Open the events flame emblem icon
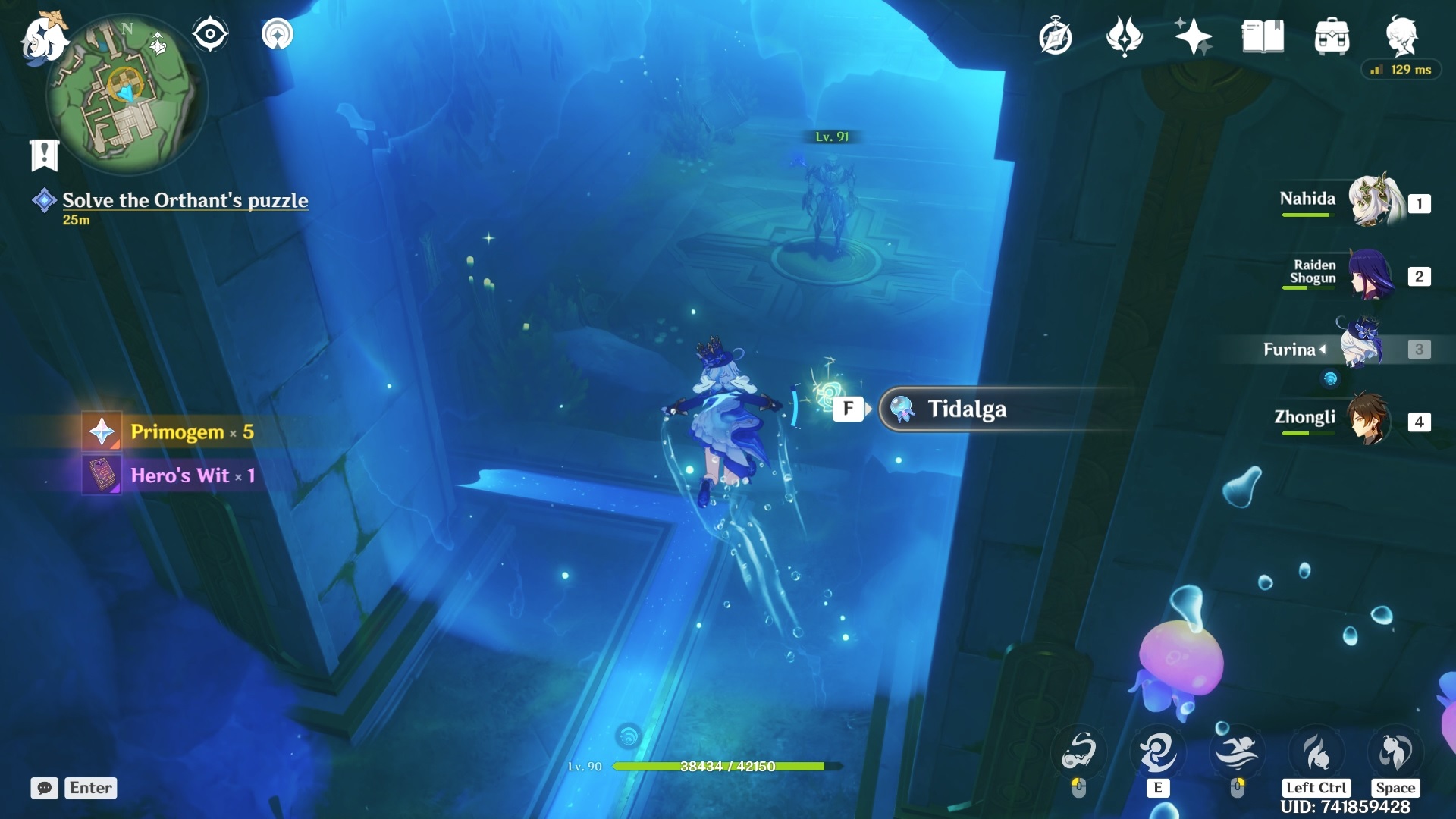Viewport: 1456px width, 819px height. (x=1124, y=36)
